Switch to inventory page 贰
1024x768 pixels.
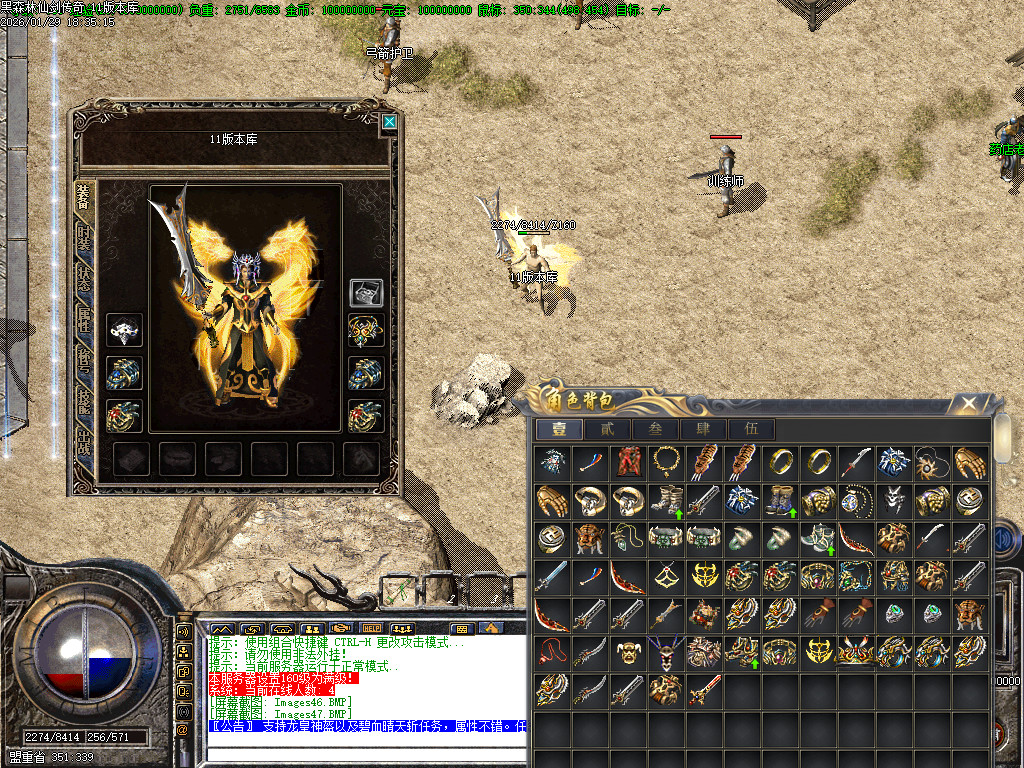[607, 430]
